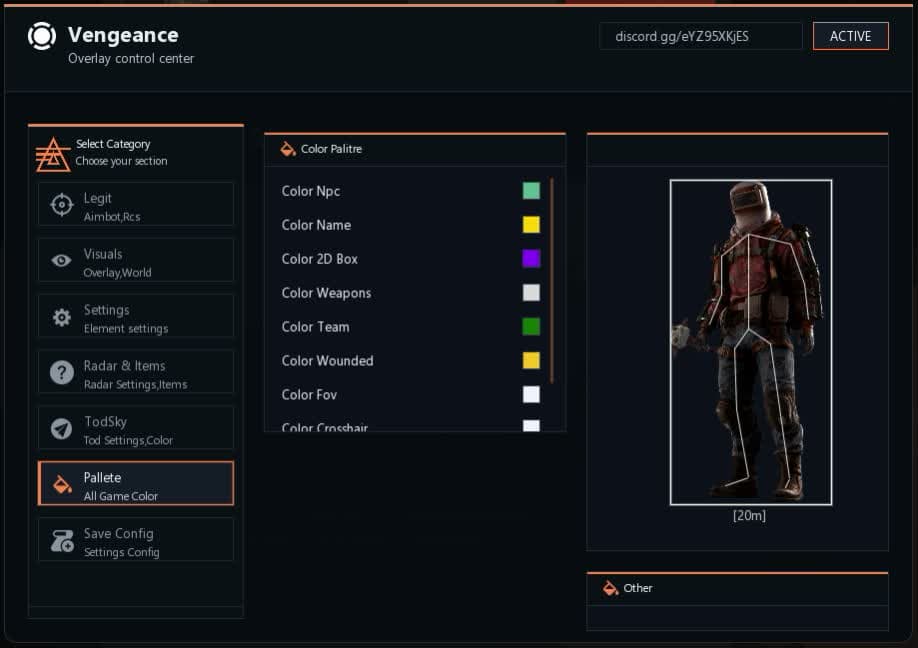Click the discord.gg invite link field
The height and width of the screenshot is (648, 918).
[700, 36]
